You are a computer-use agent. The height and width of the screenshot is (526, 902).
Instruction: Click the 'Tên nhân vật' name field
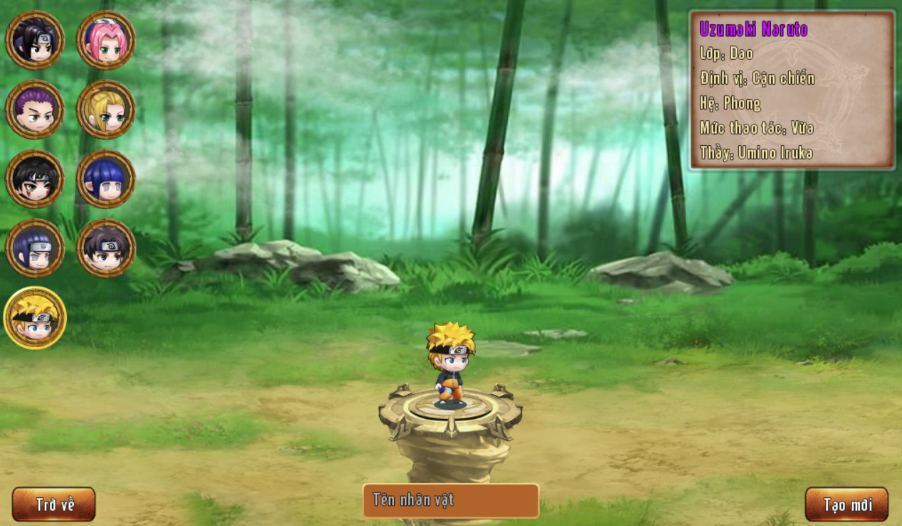tap(451, 500)
